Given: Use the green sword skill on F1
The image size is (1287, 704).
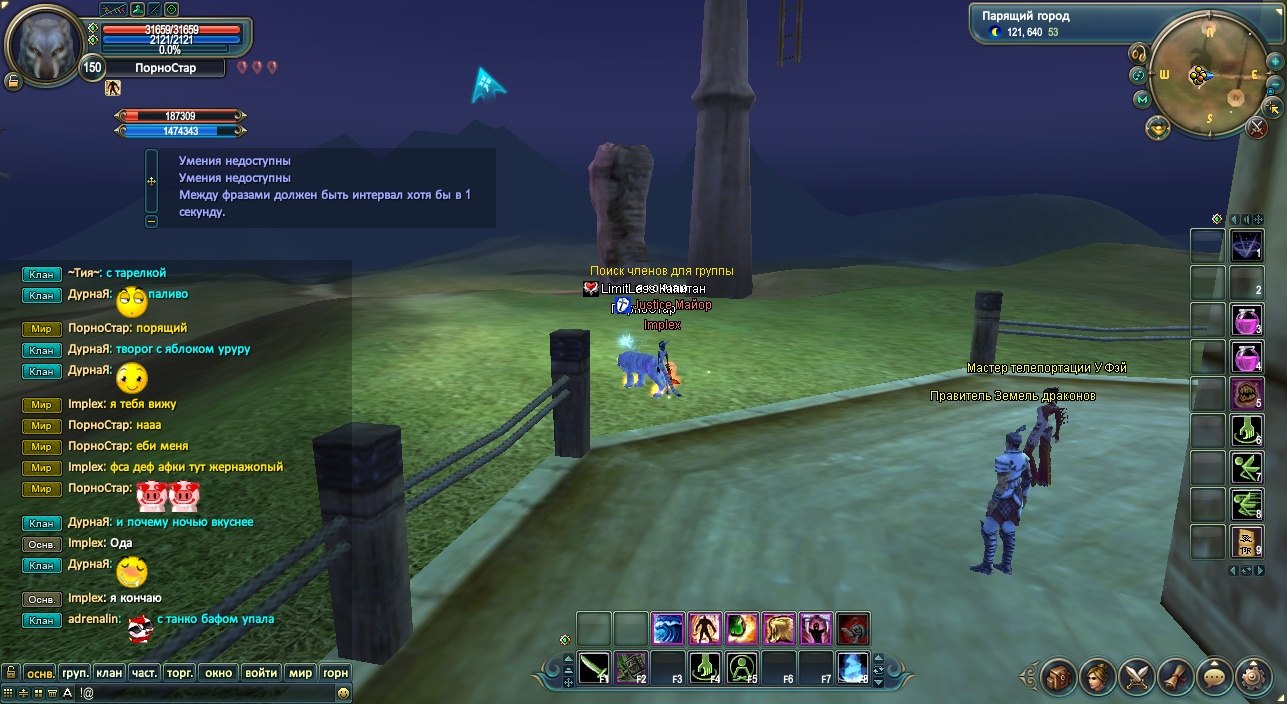Looking at the screenshot, I should pyautogui.click(x=594, y=667).
